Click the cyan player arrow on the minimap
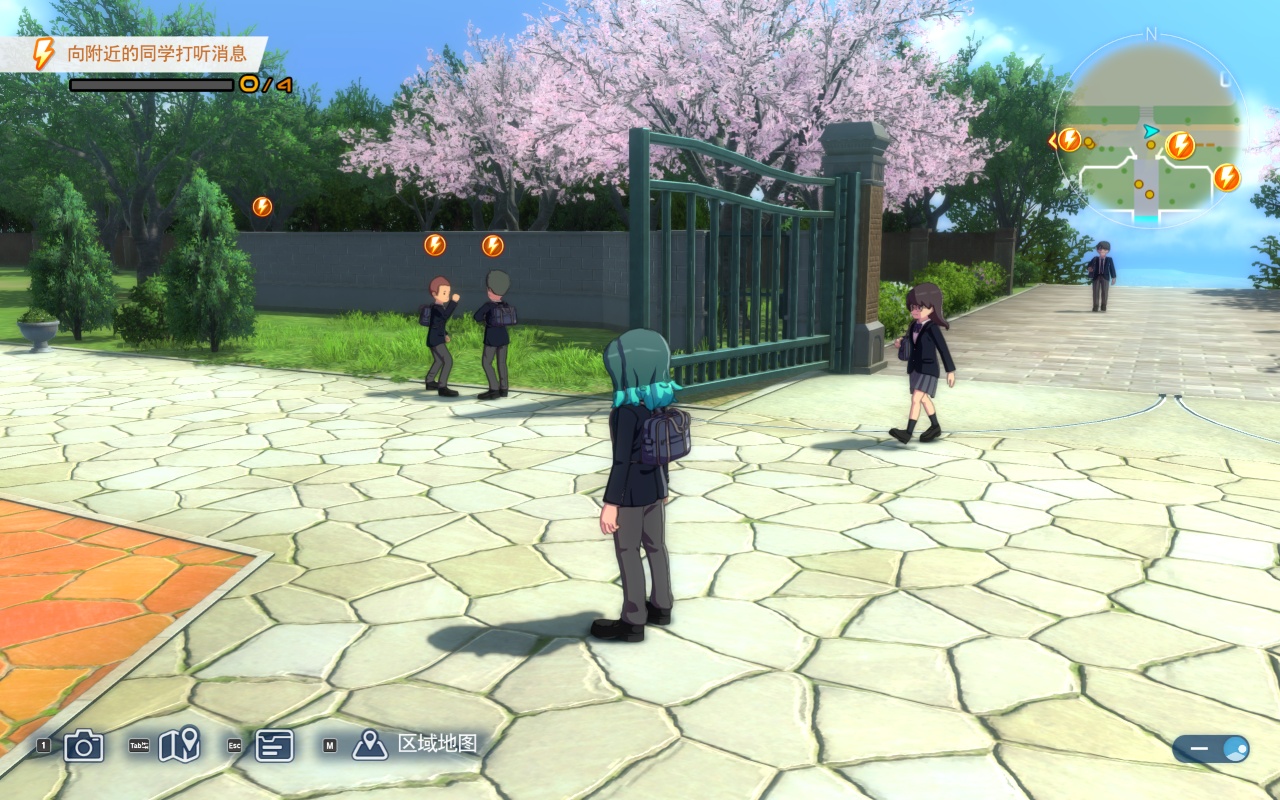The image size is (1280, 800). pyautogui.click(x=1151, y=130)
